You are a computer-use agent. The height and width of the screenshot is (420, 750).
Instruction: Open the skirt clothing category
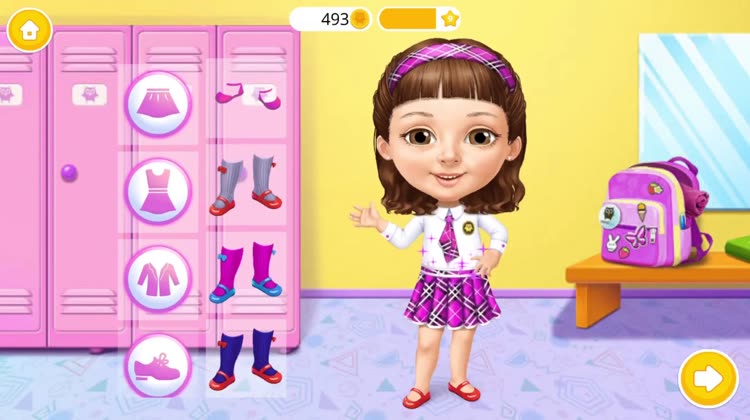coord(157,103)
